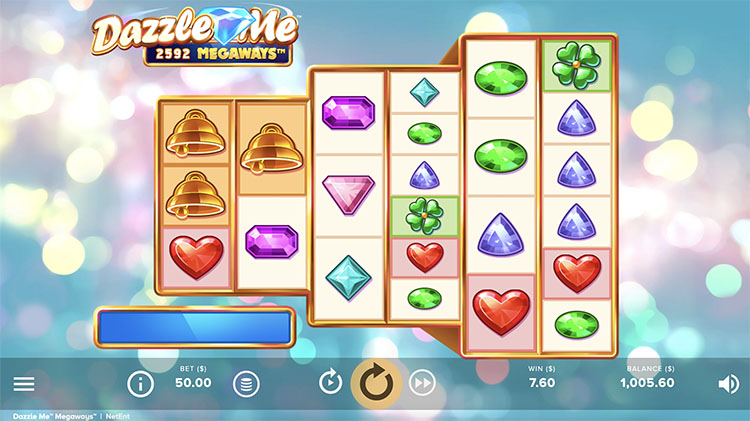Activate the autoplay button
This screenshot has height=421, width=750.
[x=330, y=382]
